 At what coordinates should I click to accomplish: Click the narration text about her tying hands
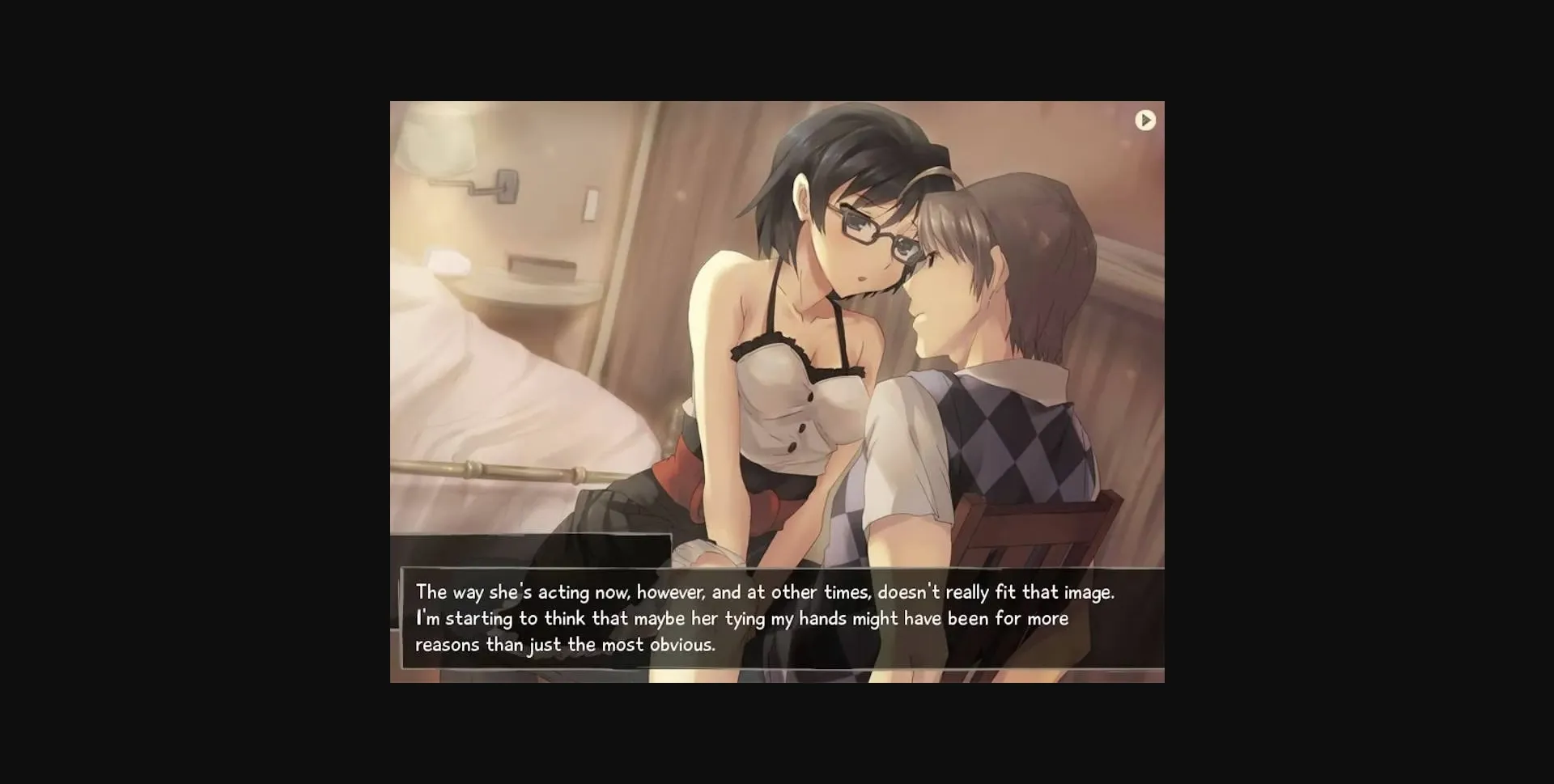pos(741,617)
